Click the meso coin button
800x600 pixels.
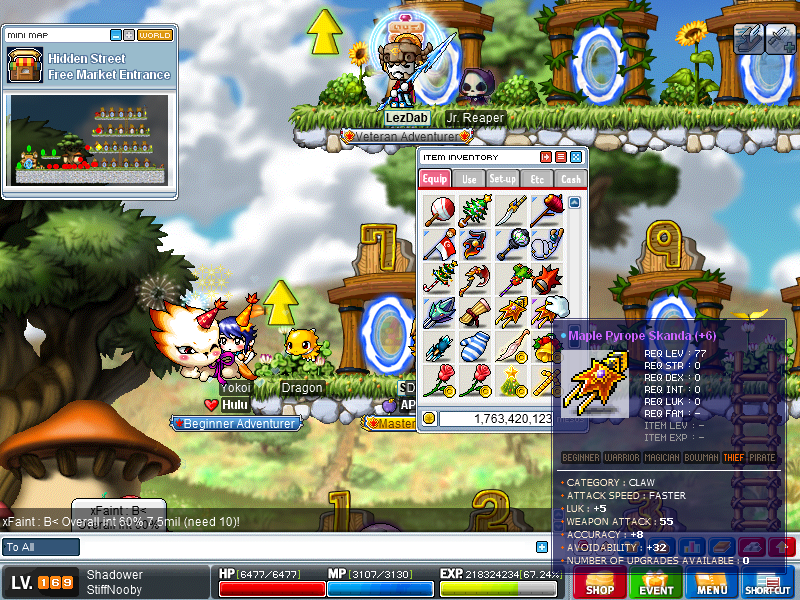click(429, 418)
